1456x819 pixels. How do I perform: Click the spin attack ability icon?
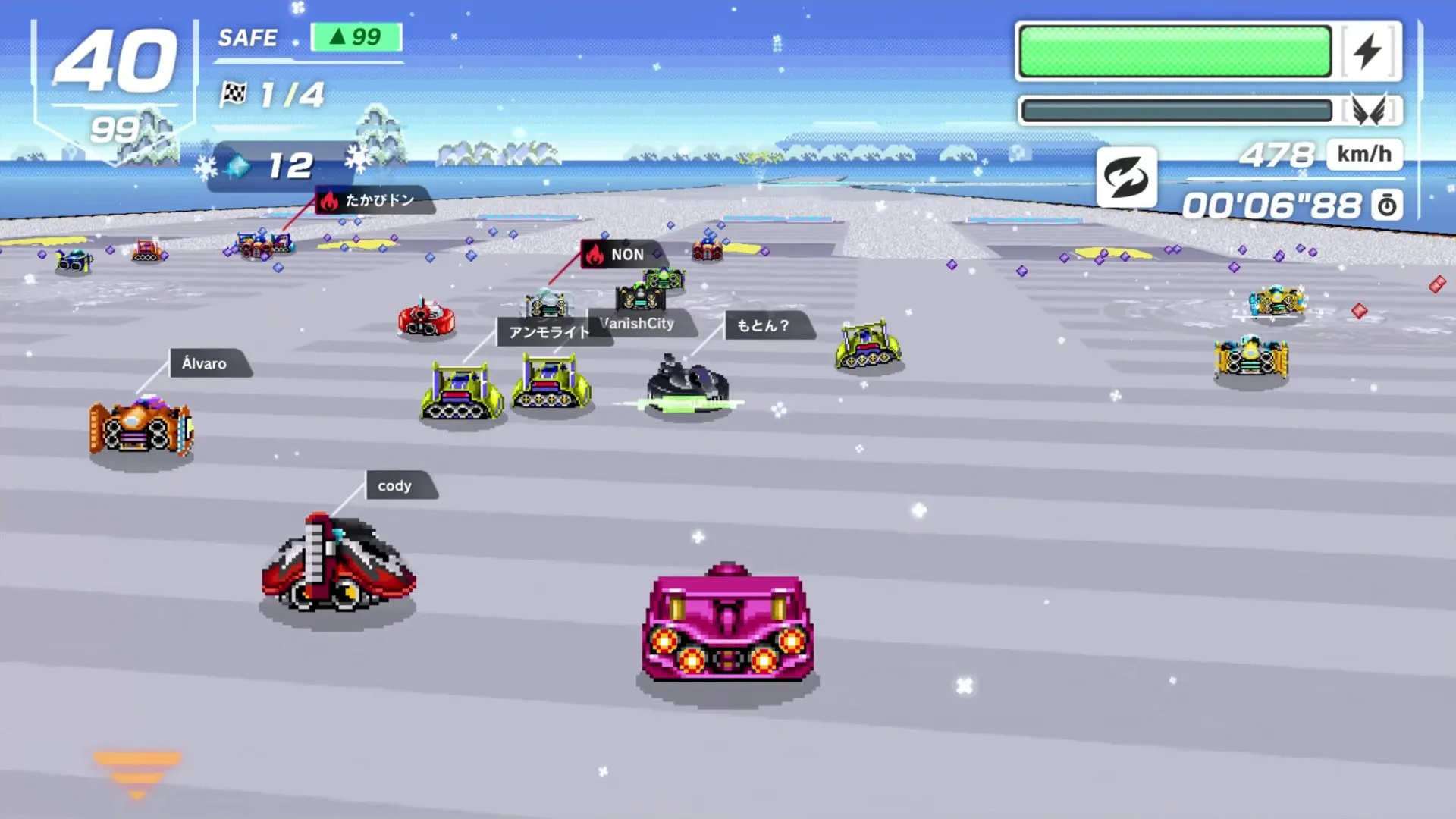pos(1127,177)
